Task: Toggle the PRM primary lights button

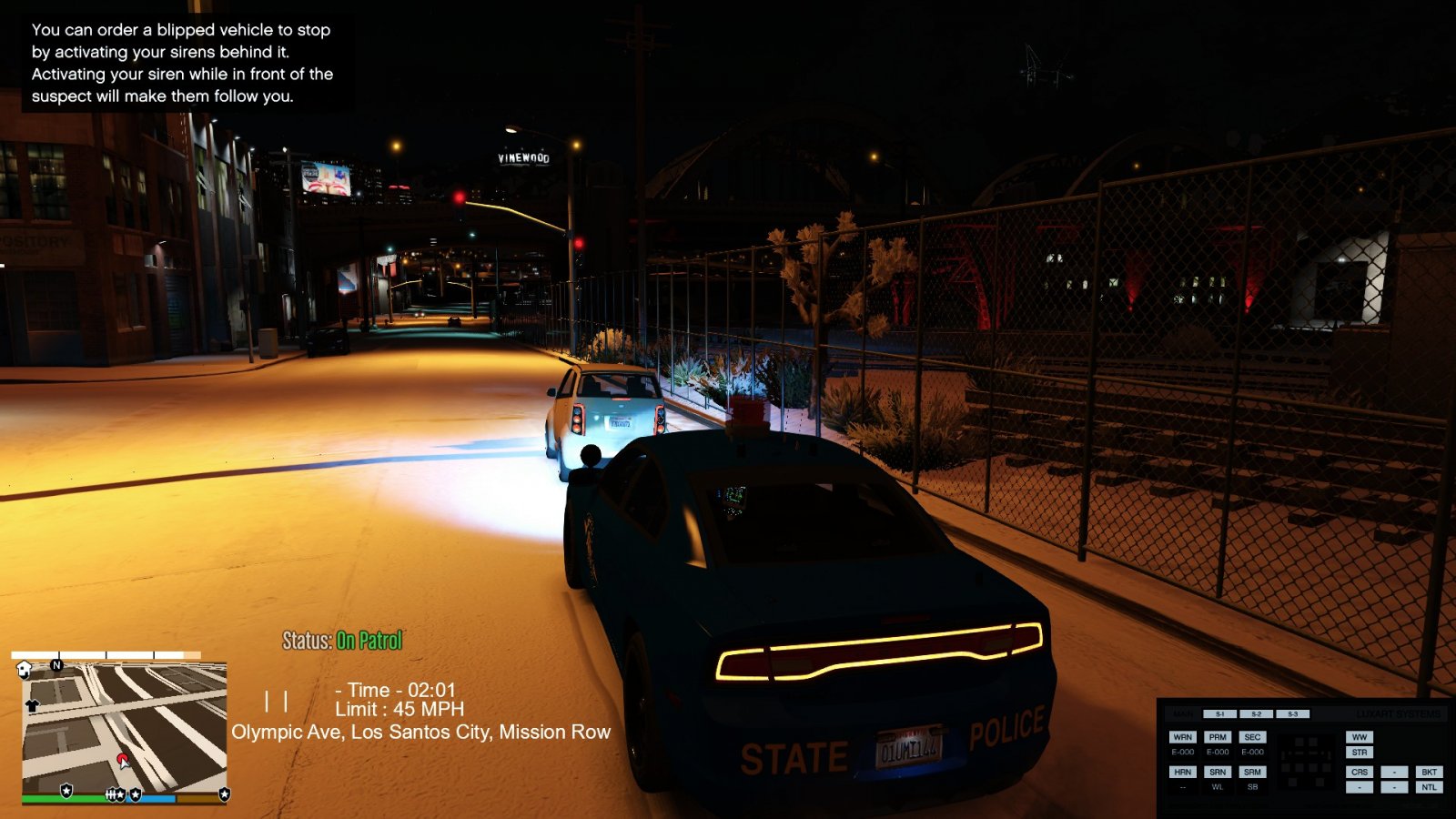Action: click(1218, 737)
